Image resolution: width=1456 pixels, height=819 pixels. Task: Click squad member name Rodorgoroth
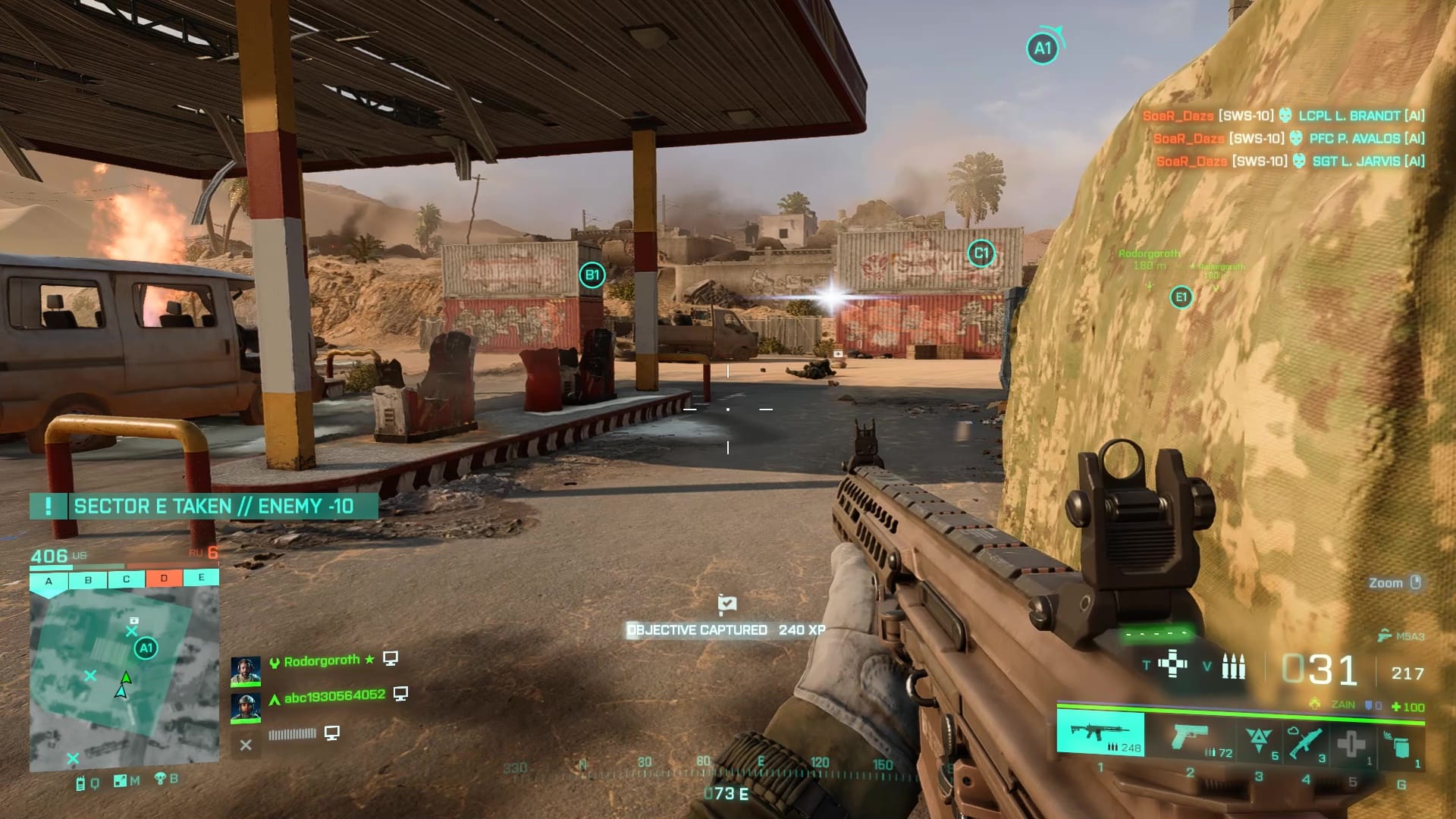click(319, 660)
